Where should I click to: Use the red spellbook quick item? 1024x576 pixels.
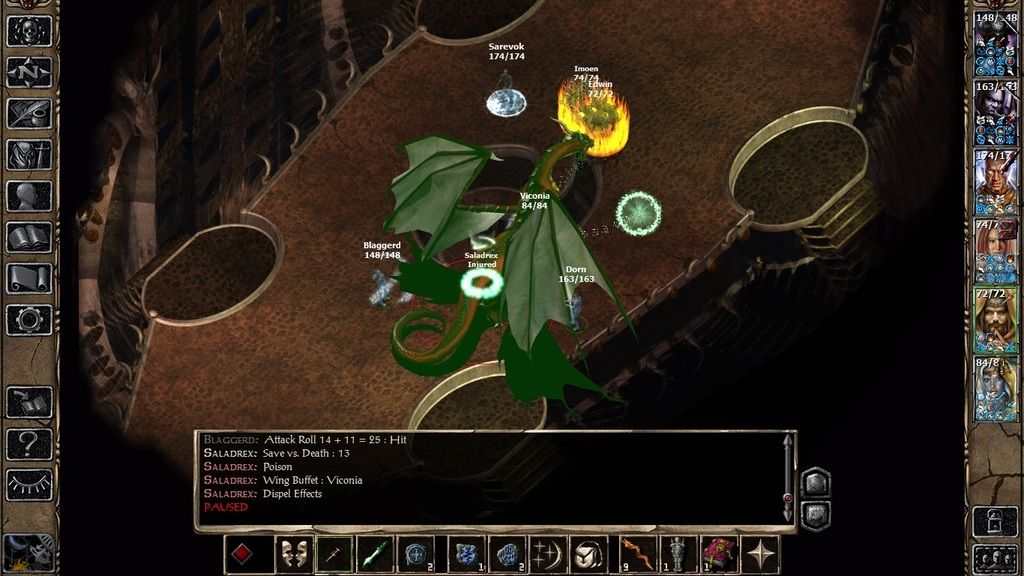point(718,554)
